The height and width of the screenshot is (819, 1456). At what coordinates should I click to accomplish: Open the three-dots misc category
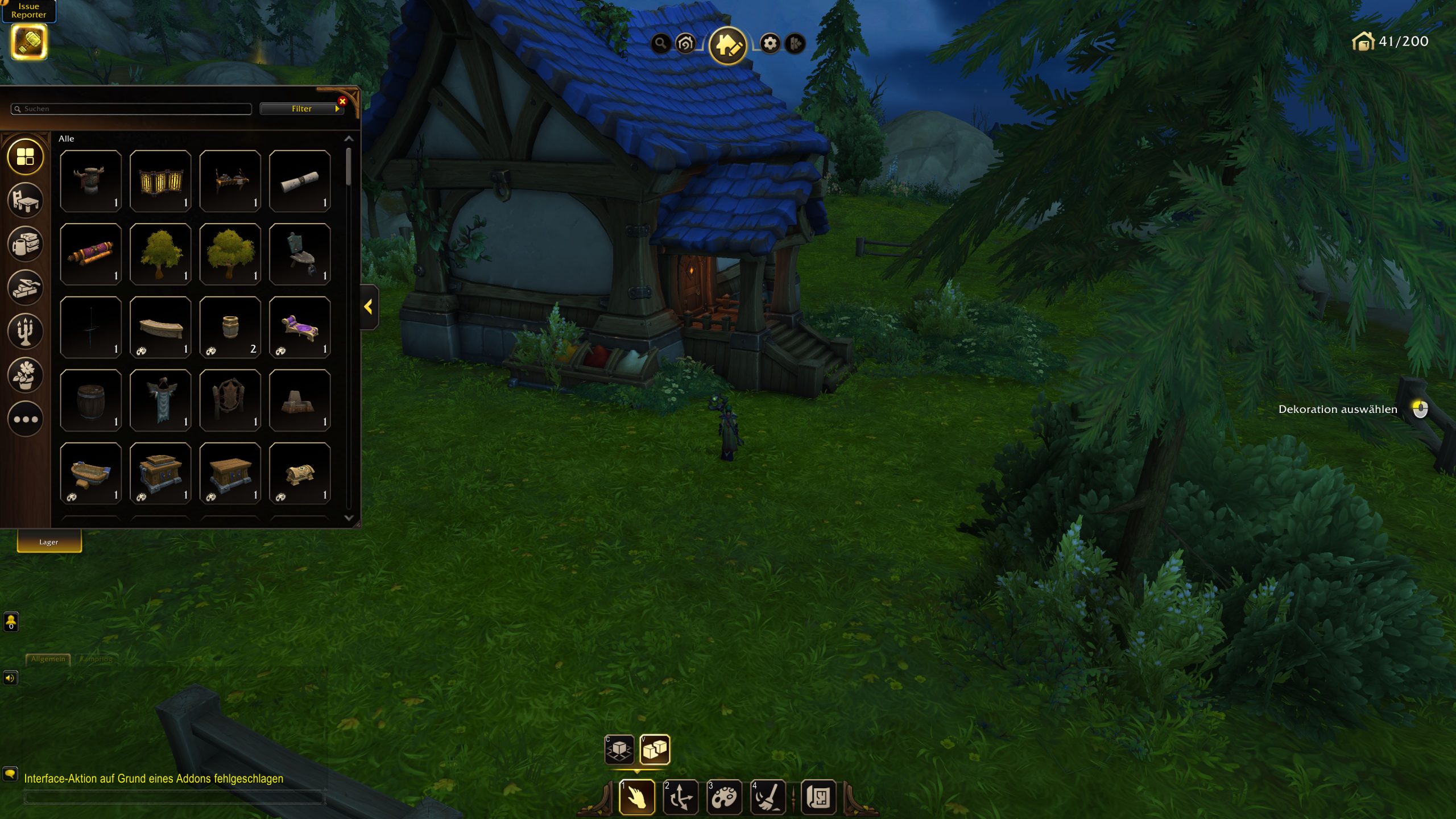pos(26,419)
